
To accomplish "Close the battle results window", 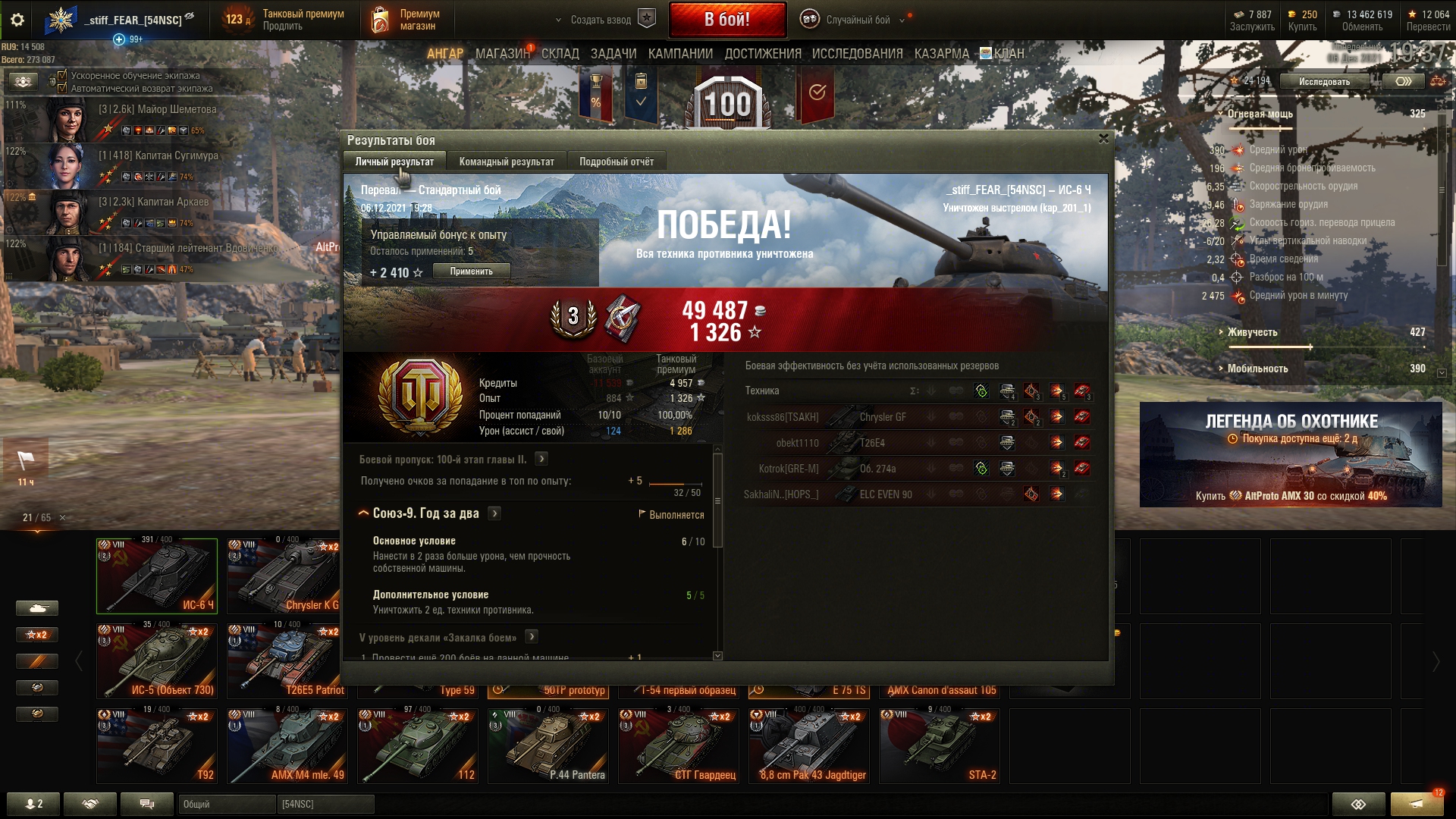I will pyautogui.click(x=1103, y=139).
